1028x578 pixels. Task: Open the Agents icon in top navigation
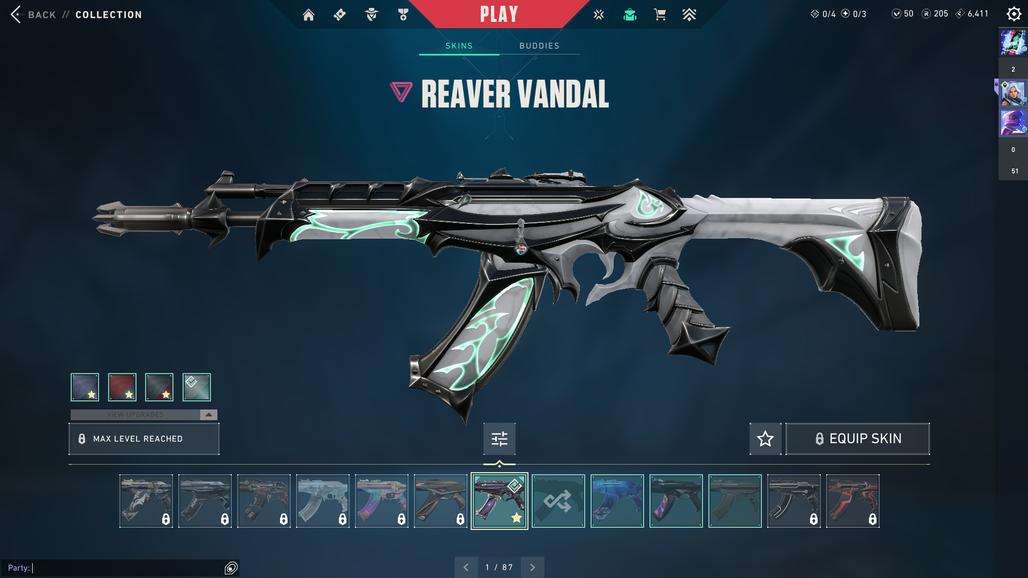pos(371,15)
